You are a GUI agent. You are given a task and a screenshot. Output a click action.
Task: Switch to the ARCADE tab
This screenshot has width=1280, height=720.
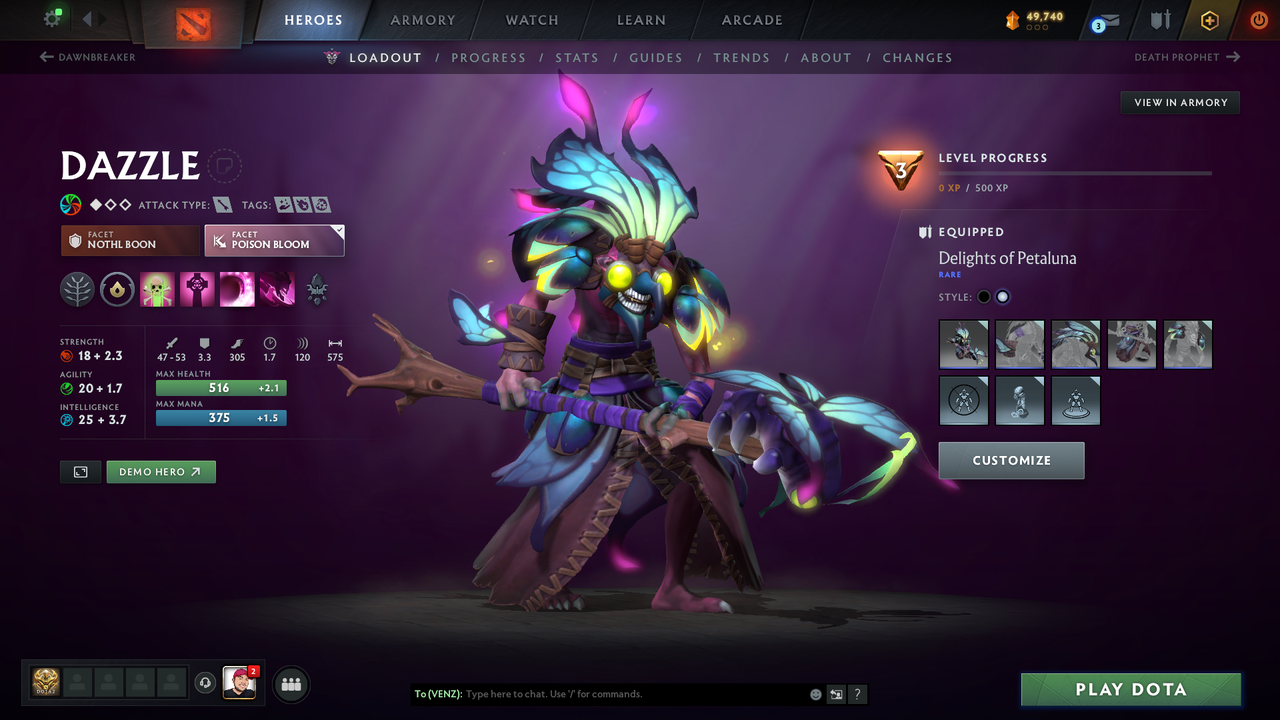(751, 19)
